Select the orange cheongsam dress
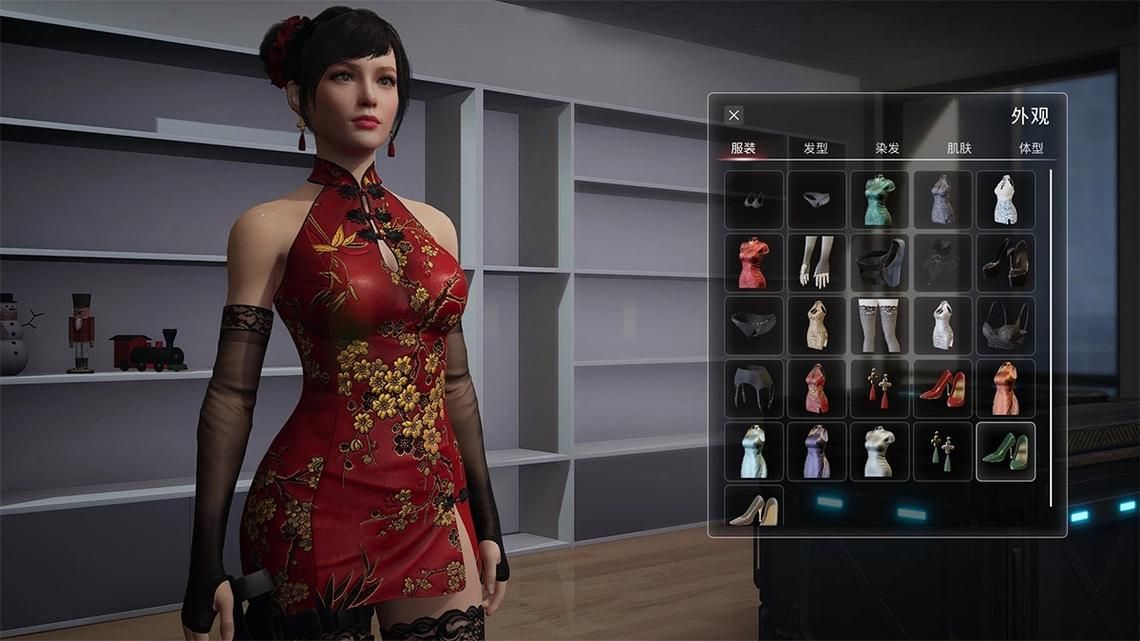Image resolution: width=1140 pixels, height=641 pixels. coord(1005,388)
